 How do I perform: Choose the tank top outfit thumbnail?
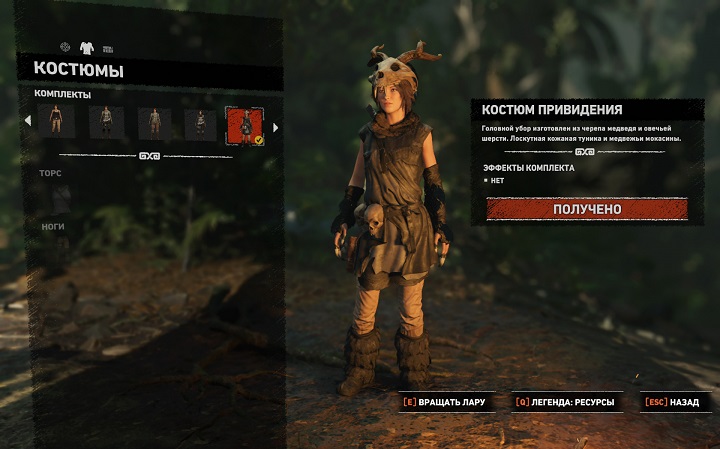tap(57, 123)
